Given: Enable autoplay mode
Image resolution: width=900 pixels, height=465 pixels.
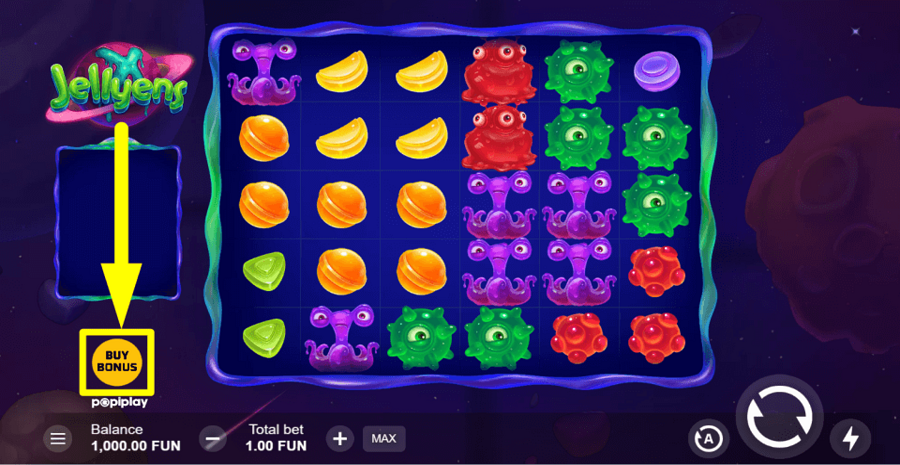Looking at the screenshot, I should click(708, 438).
